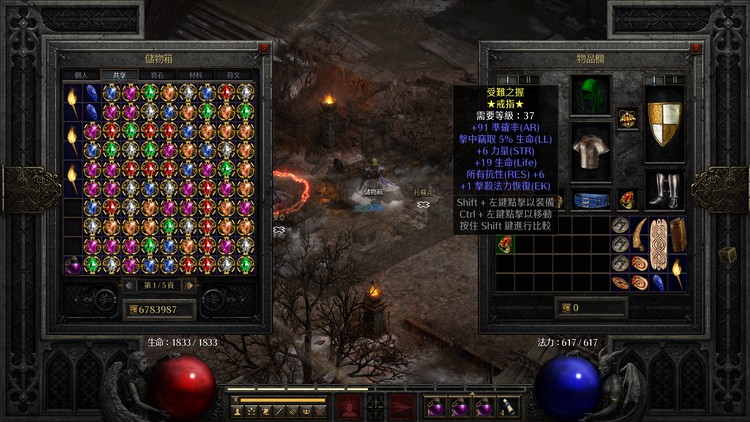Select the equipped boots slot
This screenshot has width=750, height=422.
click(664, 189)
